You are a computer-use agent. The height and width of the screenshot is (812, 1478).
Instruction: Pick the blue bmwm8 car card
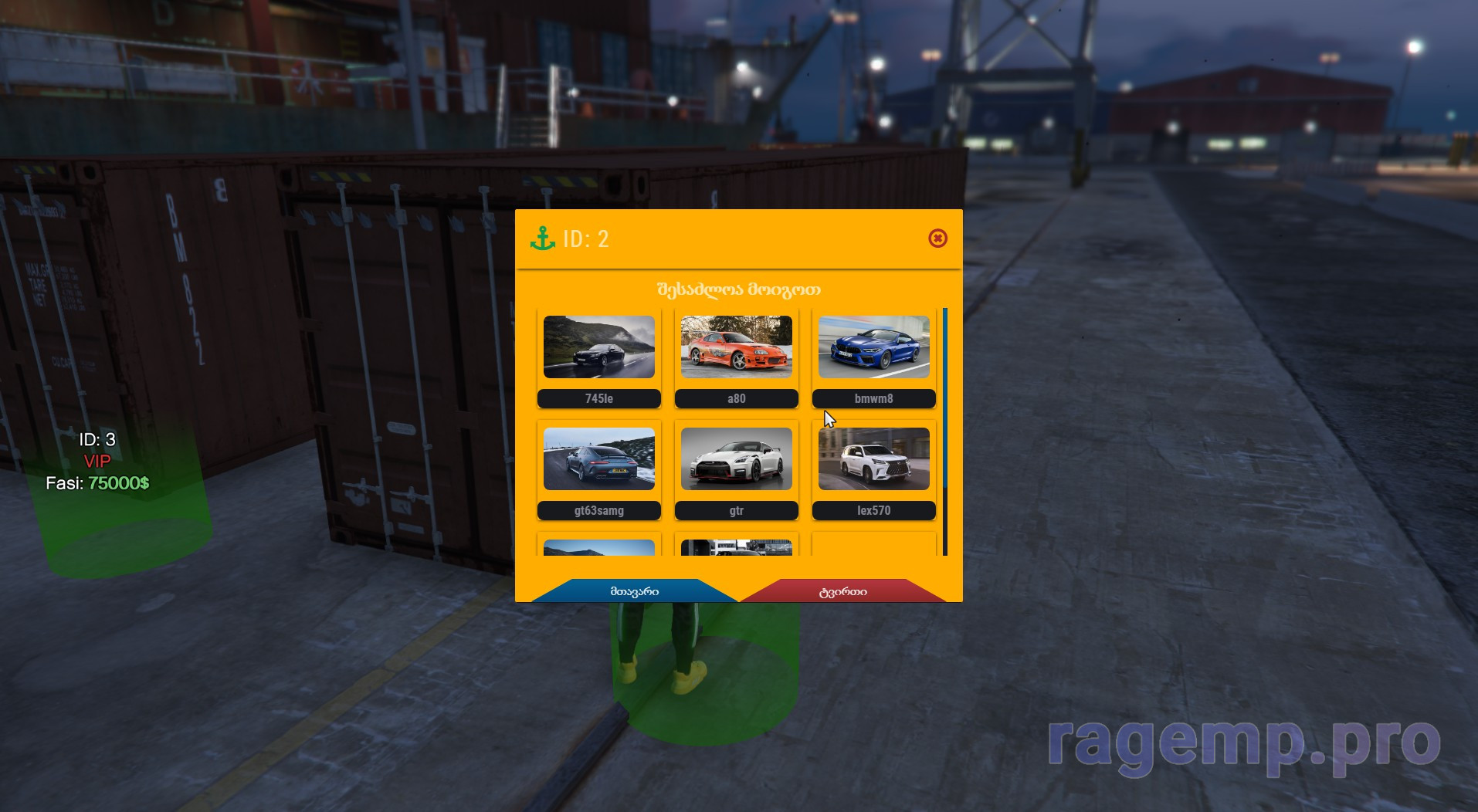tap(873, 347)
